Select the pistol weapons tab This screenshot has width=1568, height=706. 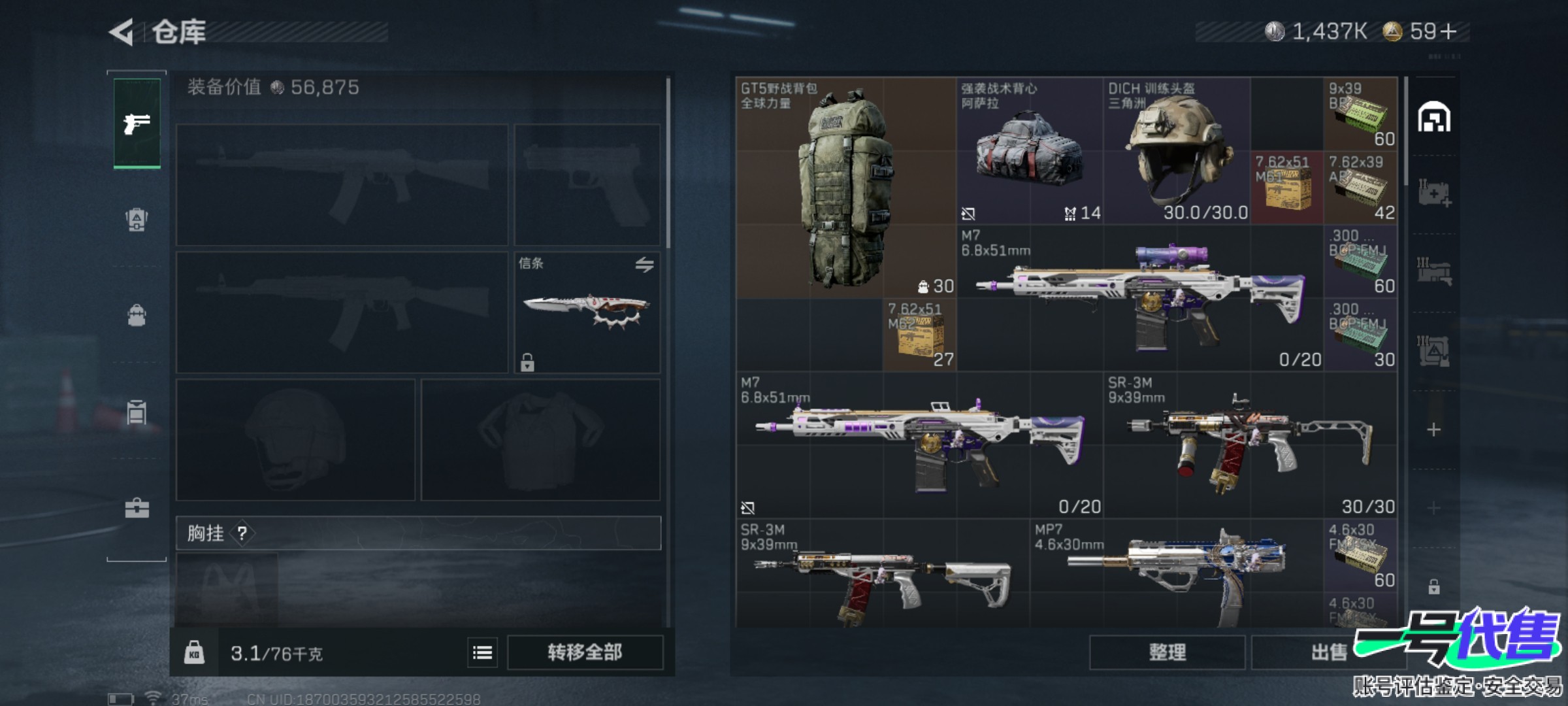[x=137, y=123]
